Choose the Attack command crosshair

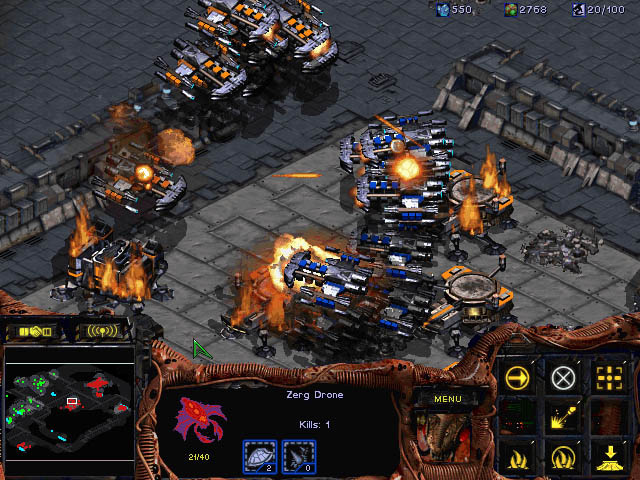tap(608, 378)
